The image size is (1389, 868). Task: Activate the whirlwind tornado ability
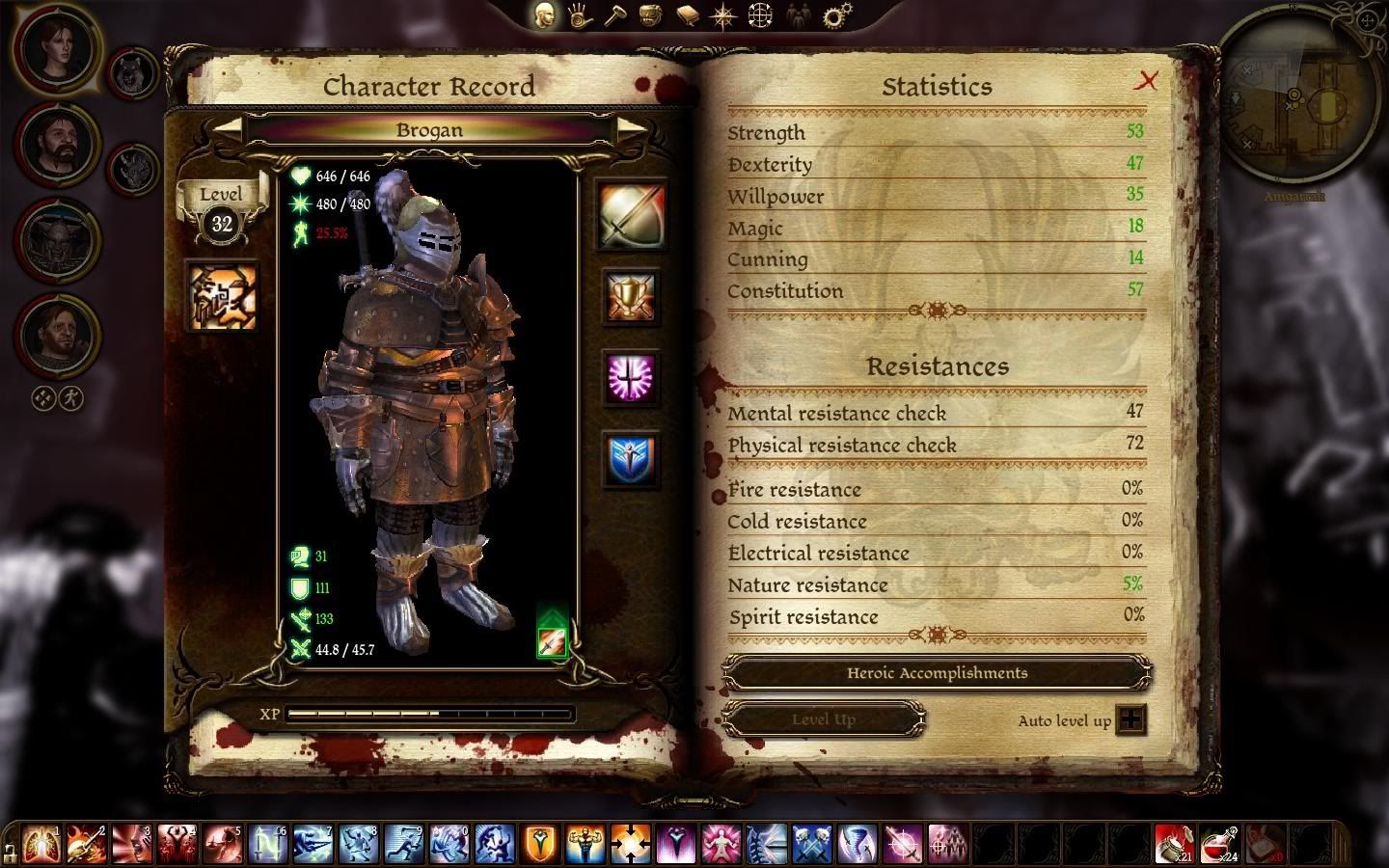[858, 844]
